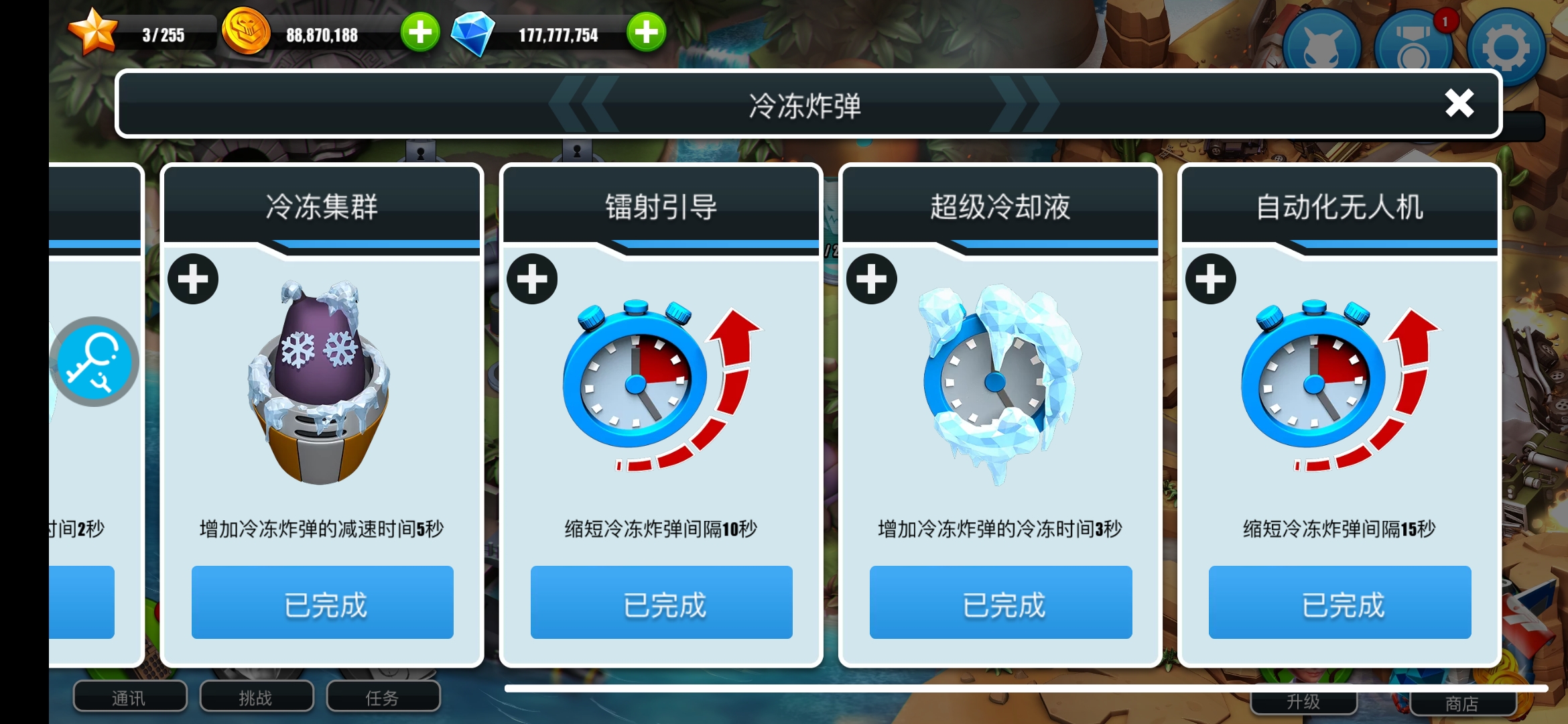Expand details with plus icon on 超级冷却液 card
This screenshot has width=1568, height=724.
(871, 279)
